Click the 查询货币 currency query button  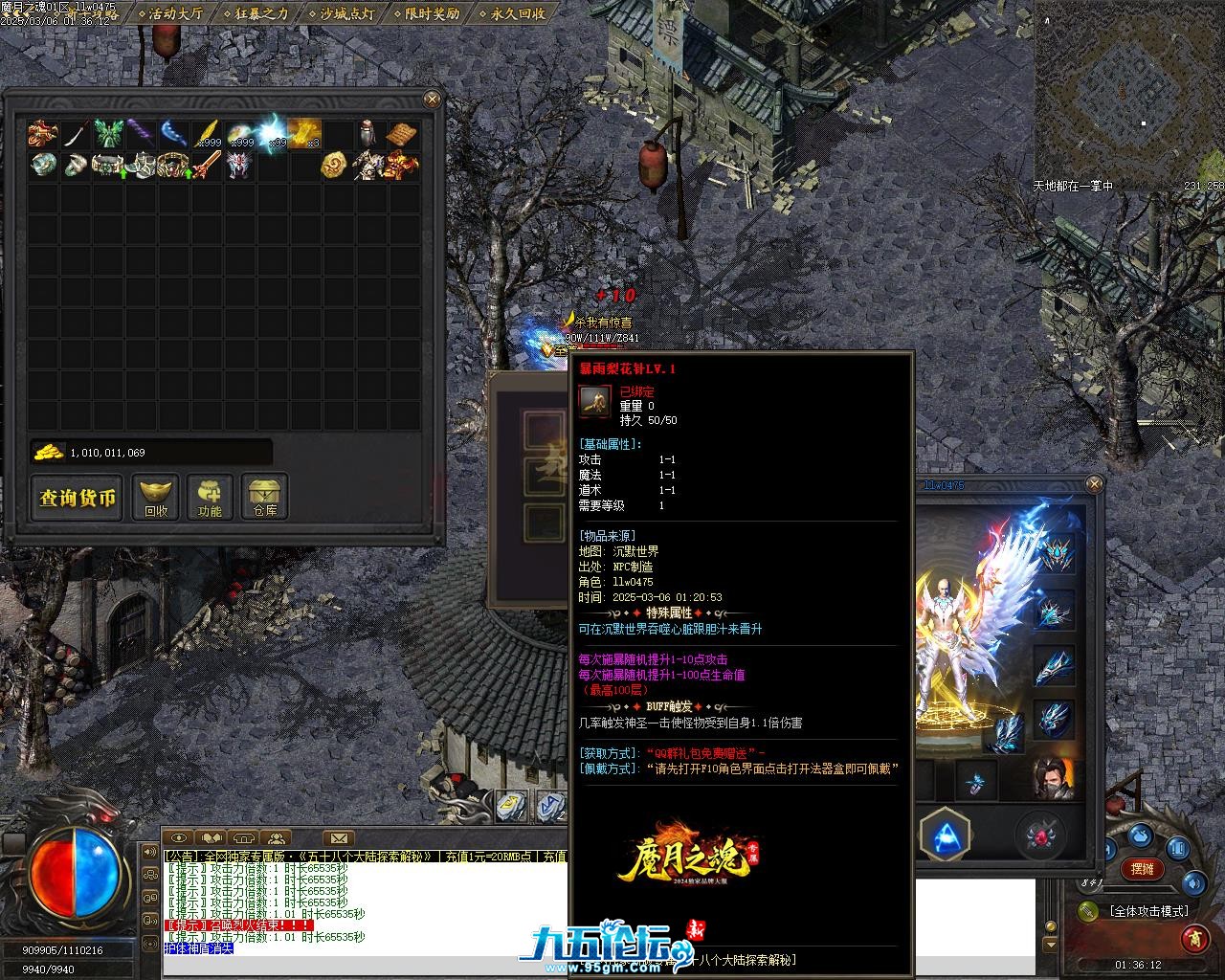(x=78, y=498)
